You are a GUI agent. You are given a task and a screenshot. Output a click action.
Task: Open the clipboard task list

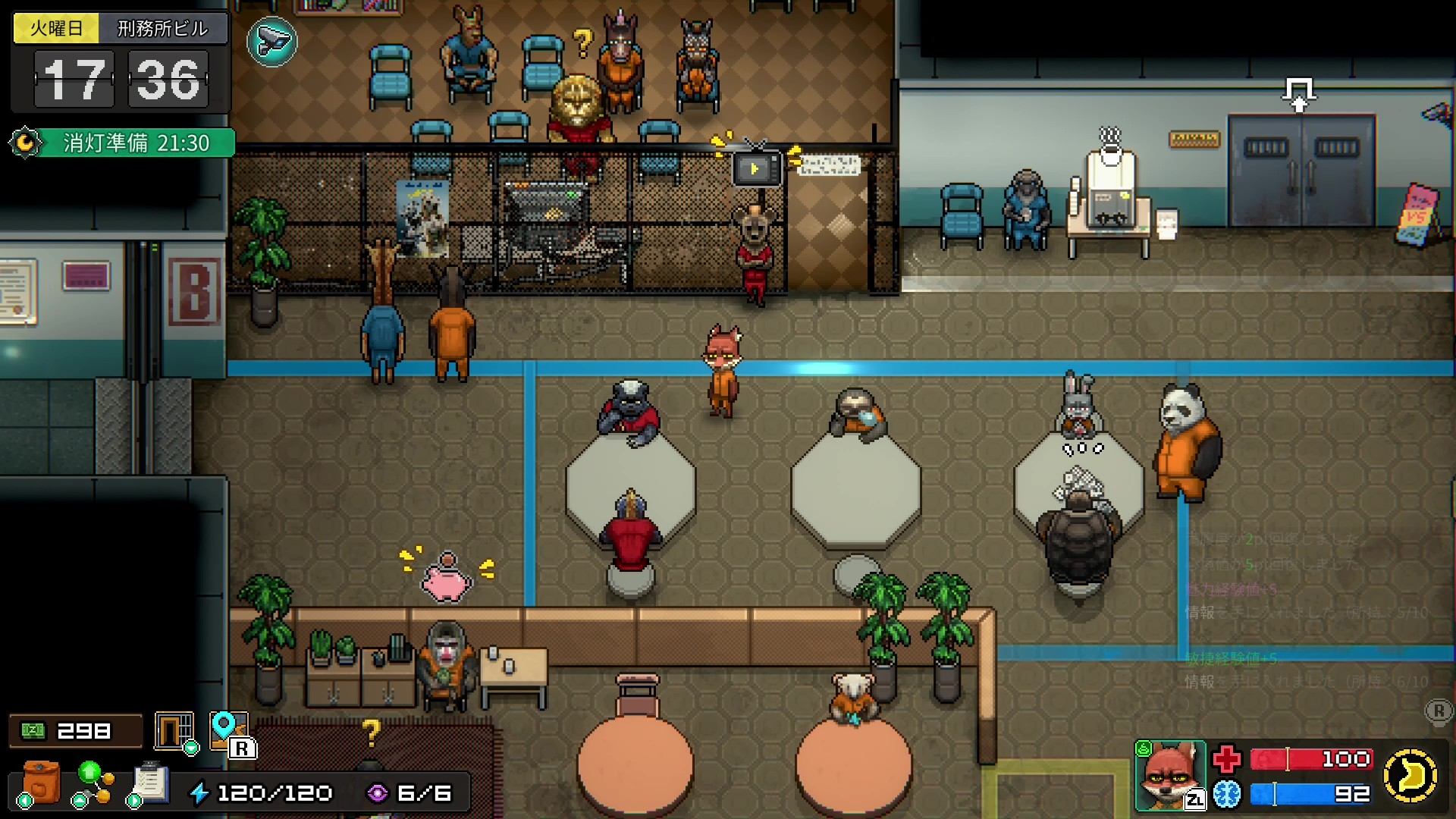coord(149,783)
